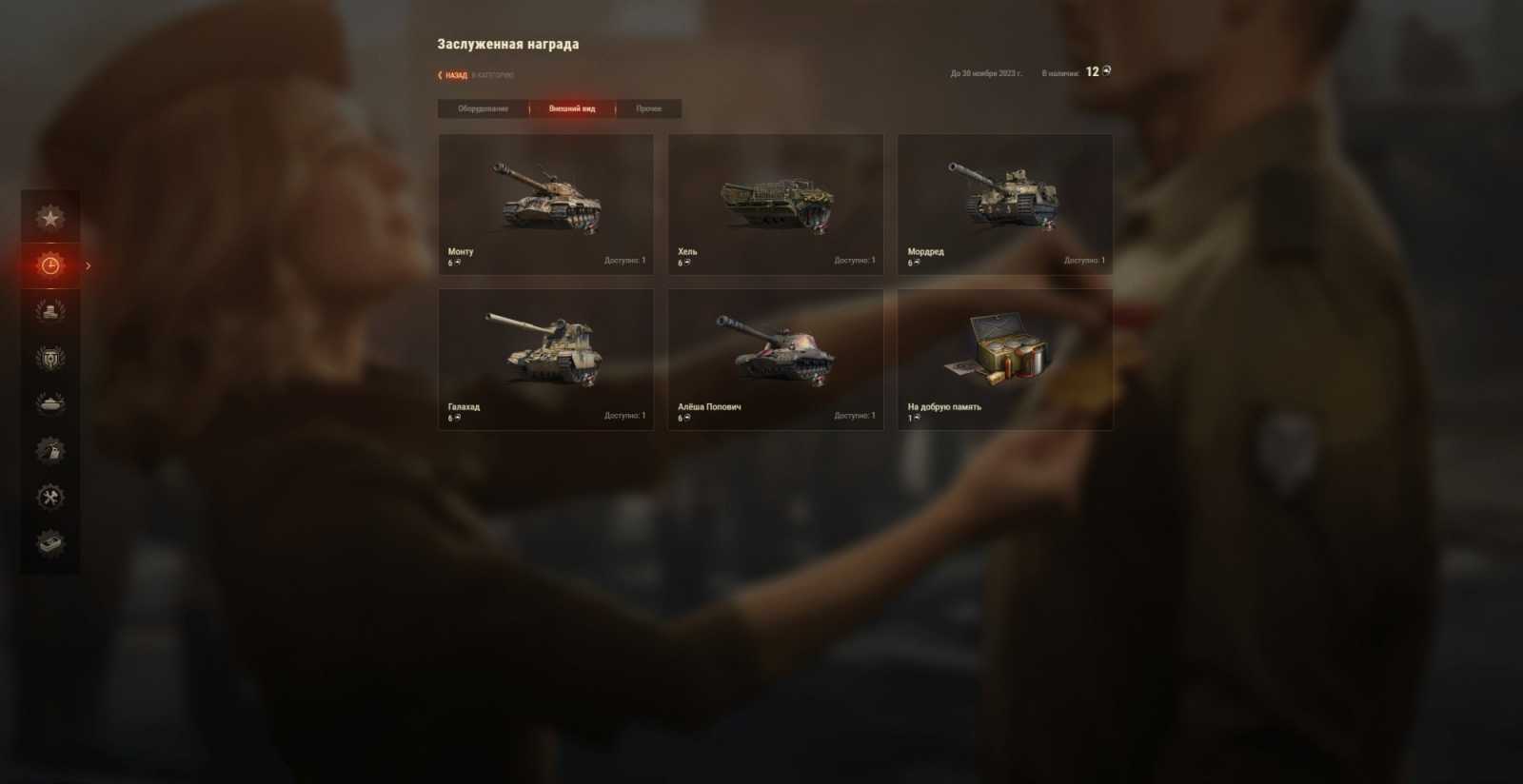Expand the sidebar using the chevron arrow
This screenshot has height=784, width=1523.
tap(89, 266)
